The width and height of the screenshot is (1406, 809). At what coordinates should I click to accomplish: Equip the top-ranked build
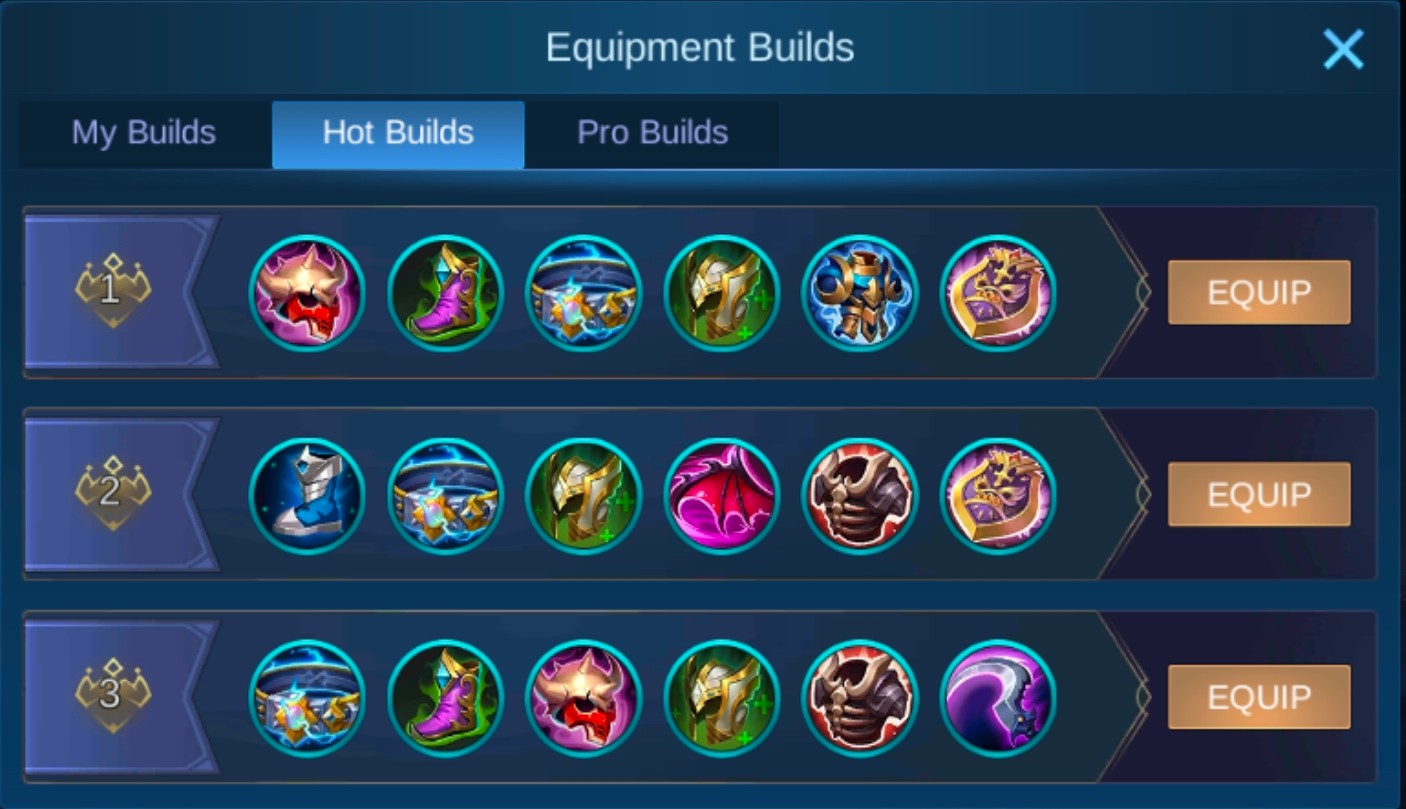1259,292
